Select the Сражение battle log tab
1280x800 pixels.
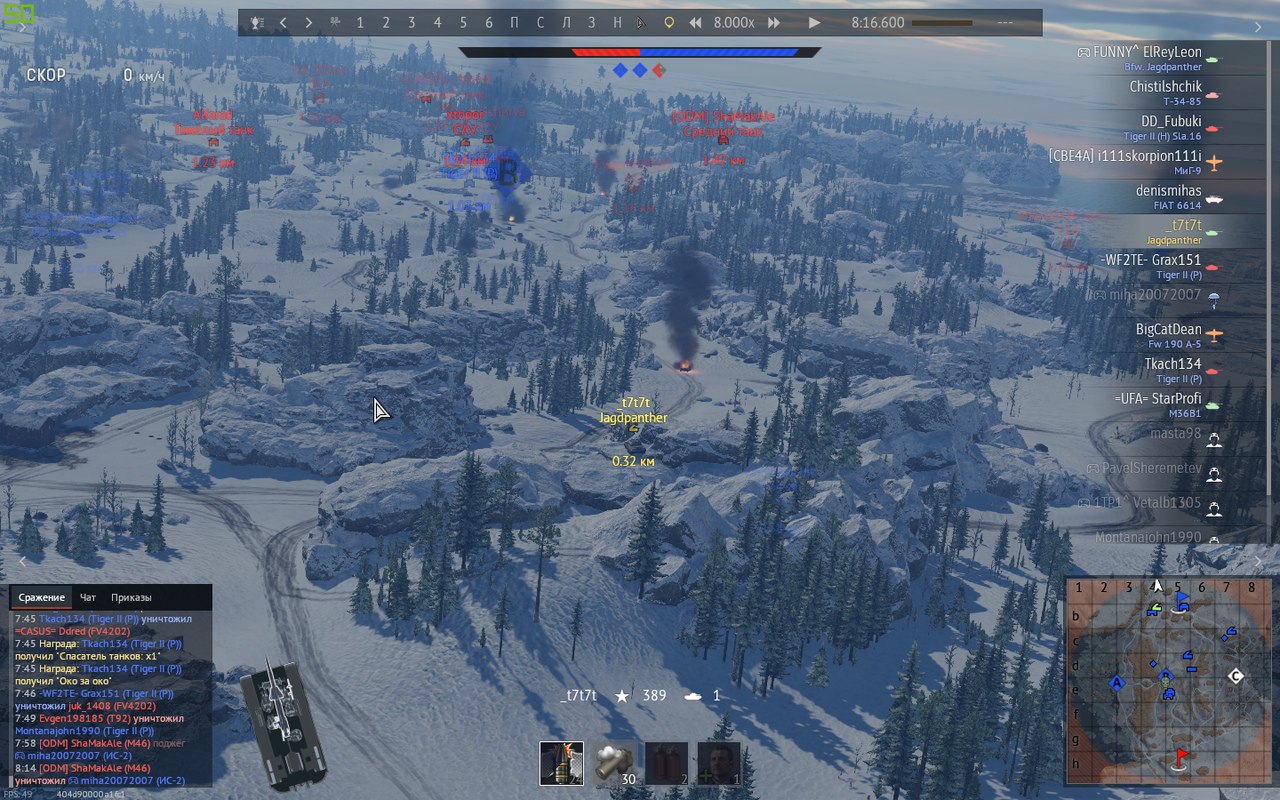click(41, 598)
